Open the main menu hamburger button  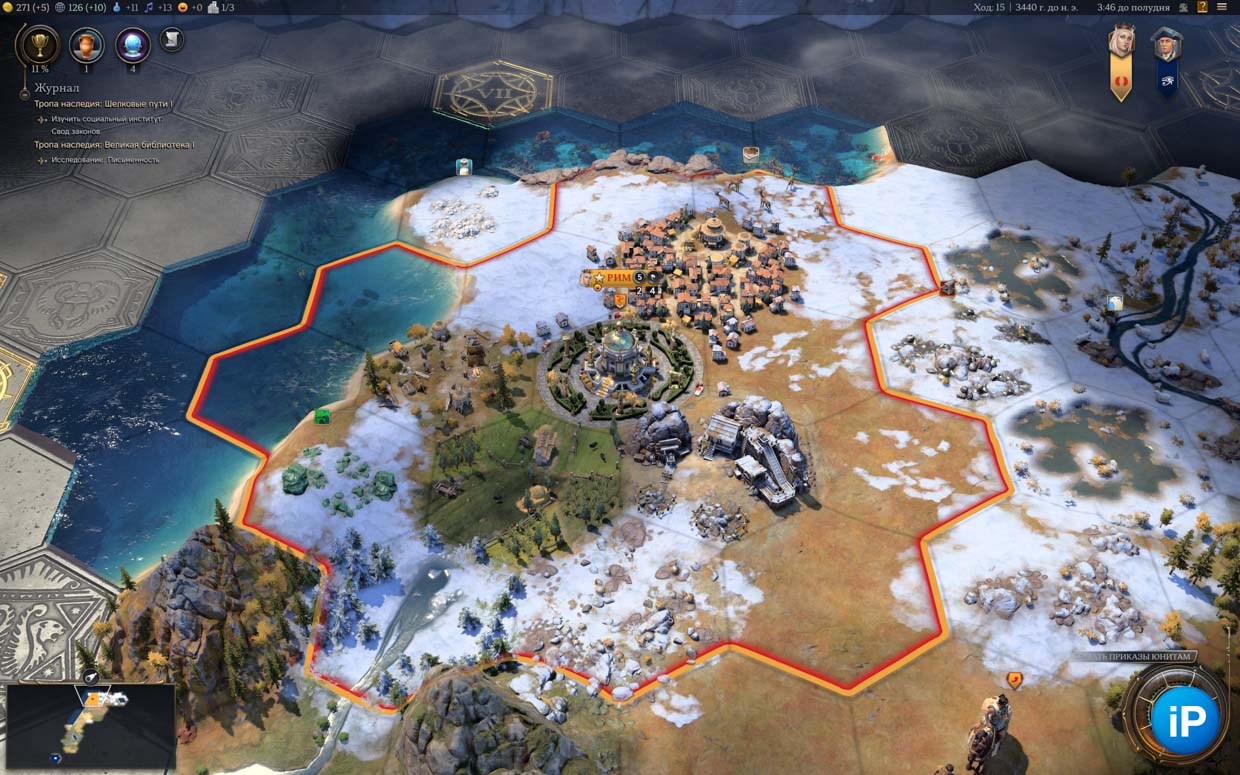point(1222,7)
